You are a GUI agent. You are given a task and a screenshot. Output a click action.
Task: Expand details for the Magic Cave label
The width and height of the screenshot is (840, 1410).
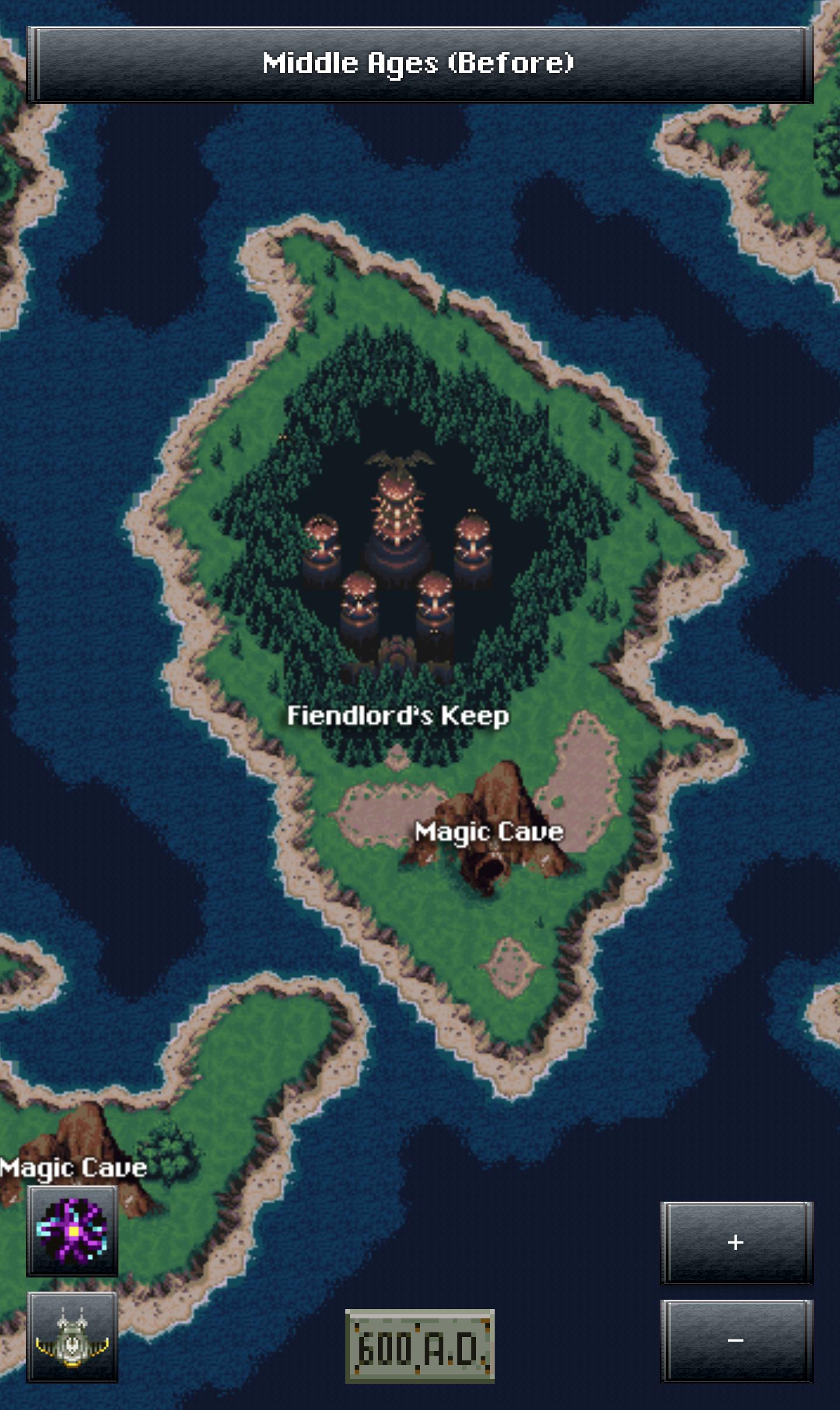click(x=489, y=831)
